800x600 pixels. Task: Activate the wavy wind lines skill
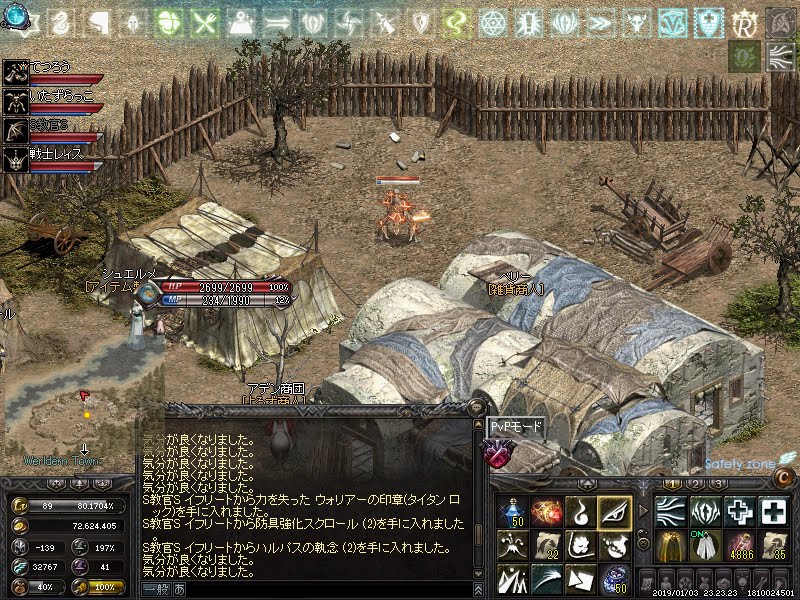671,512
